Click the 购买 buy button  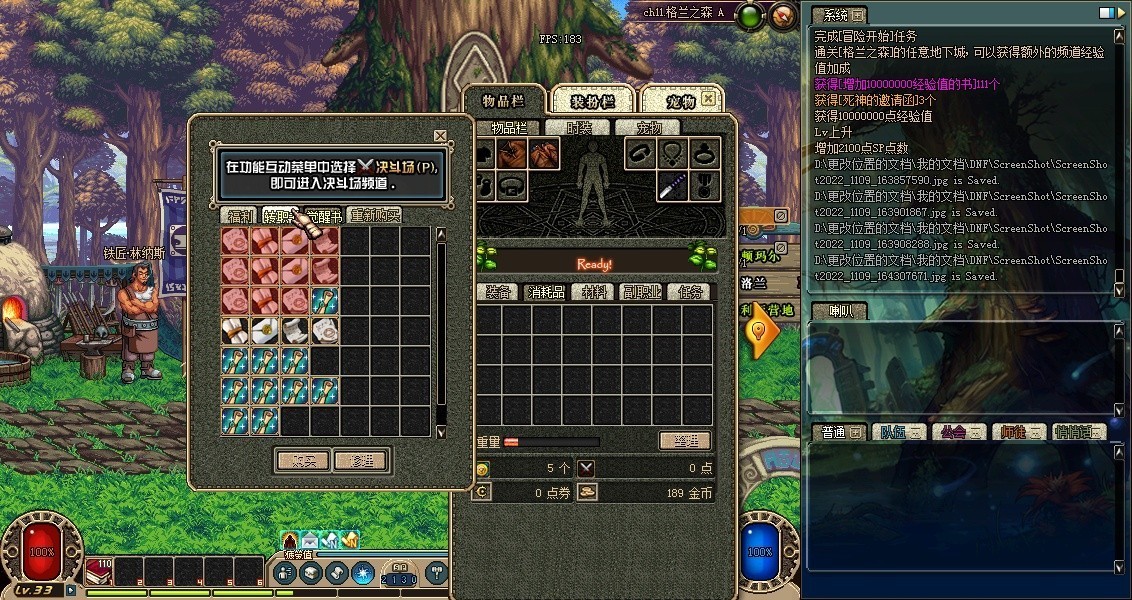pos(302,461)
